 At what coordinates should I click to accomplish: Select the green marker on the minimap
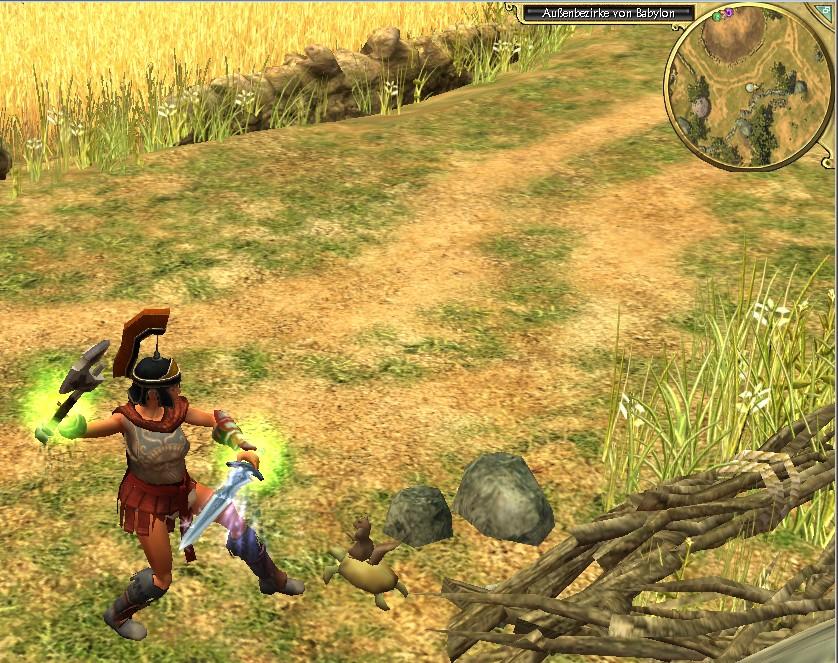pyautogui.click(x=718, y=17)
